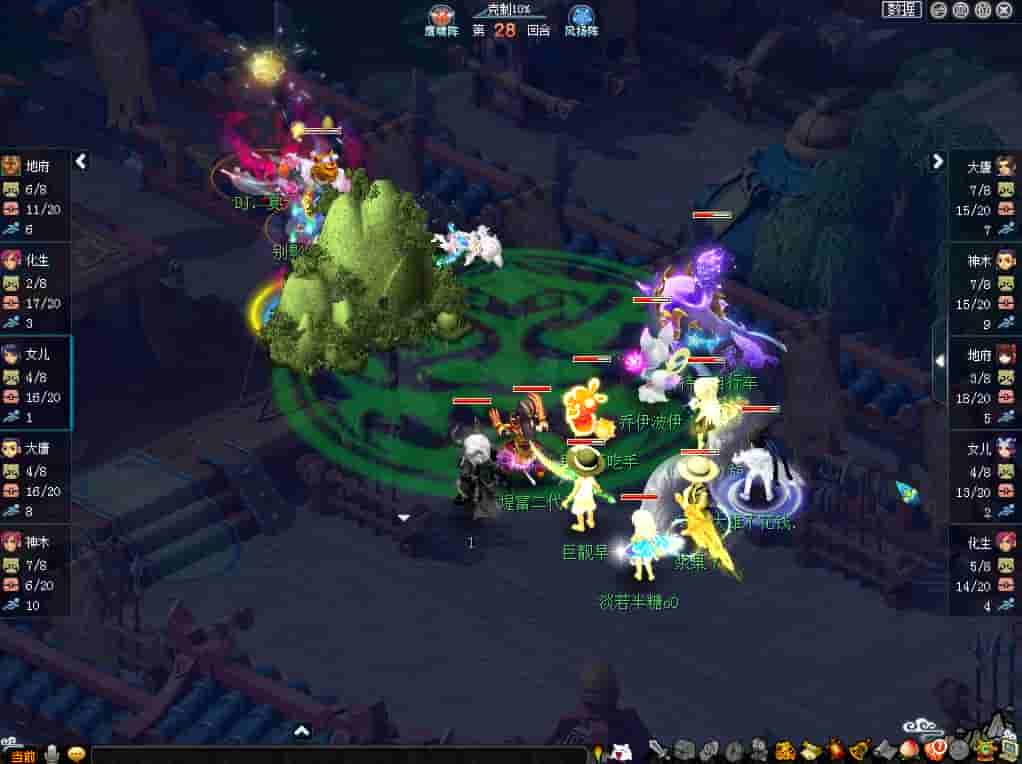Open the golden treasure chest icon
1022x764 pixels.
point(785,749)
